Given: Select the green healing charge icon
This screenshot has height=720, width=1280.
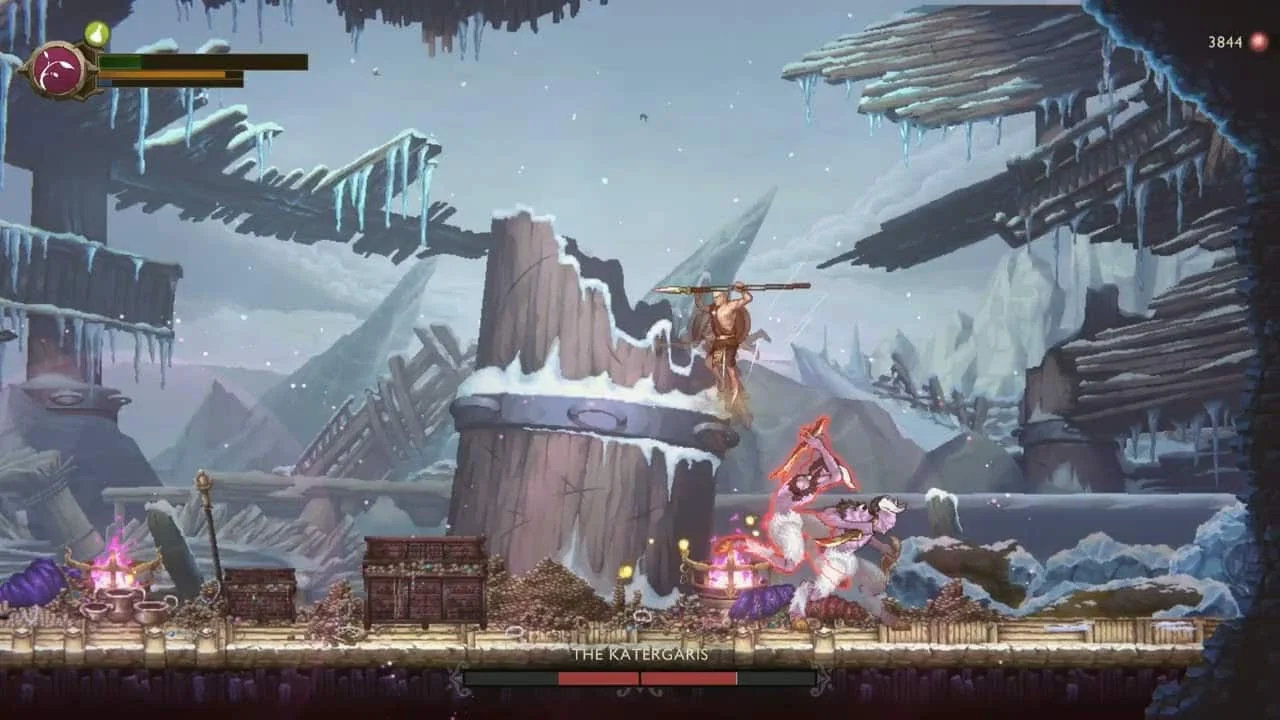Looking at the screenshot, I should pos(97,34).
